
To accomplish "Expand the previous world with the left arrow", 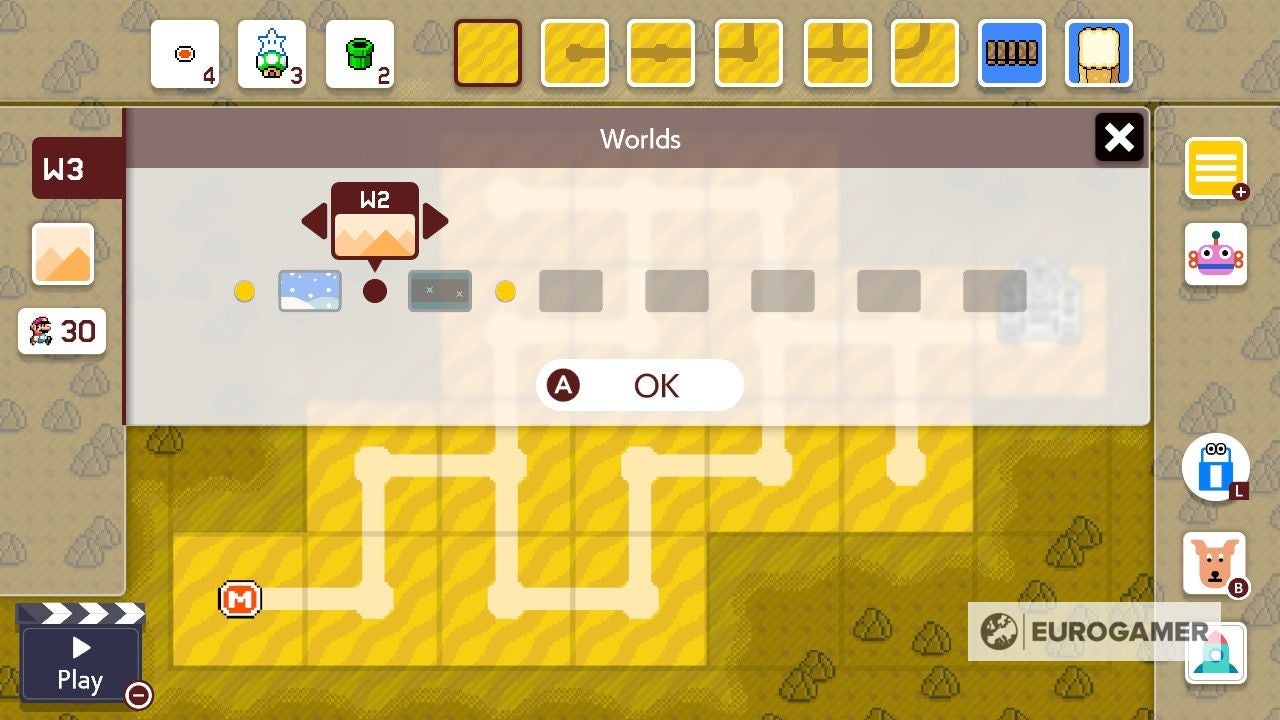I will point(314,222).
